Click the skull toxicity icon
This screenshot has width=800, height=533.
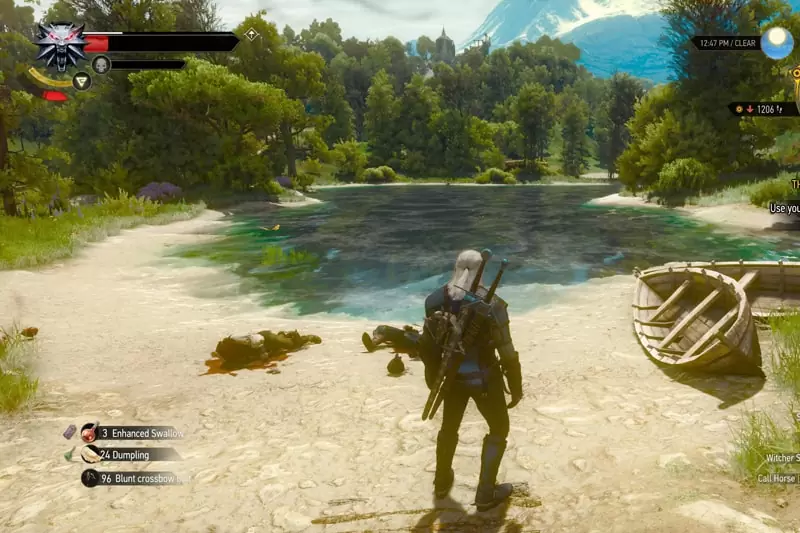[x=101, y=65]
